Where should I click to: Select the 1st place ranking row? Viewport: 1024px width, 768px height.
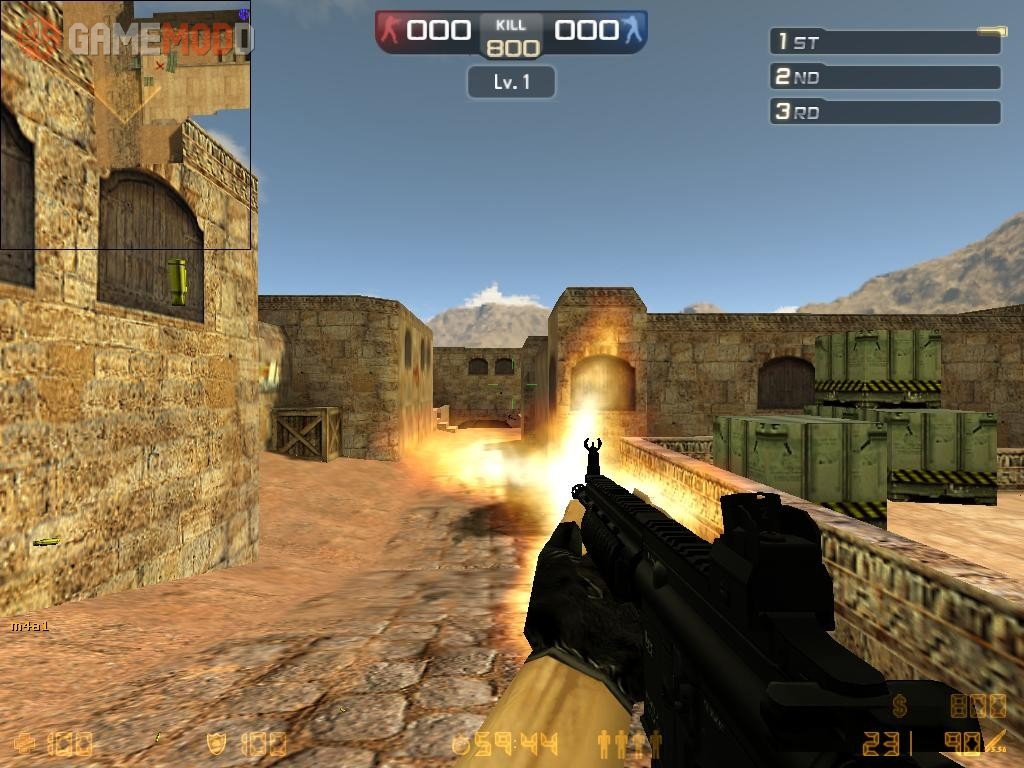(885, 42)
